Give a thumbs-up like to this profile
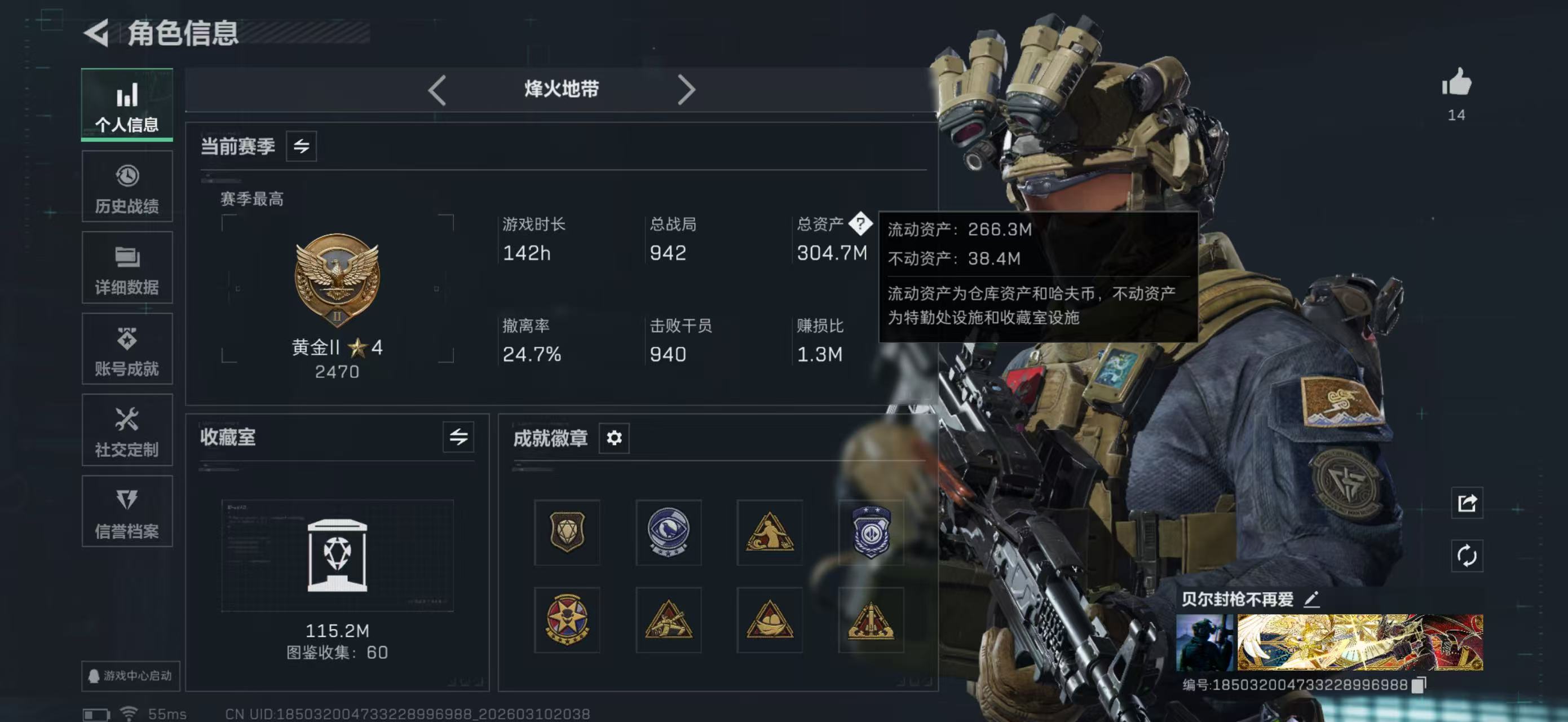1568x722 pixels. 1456,83
